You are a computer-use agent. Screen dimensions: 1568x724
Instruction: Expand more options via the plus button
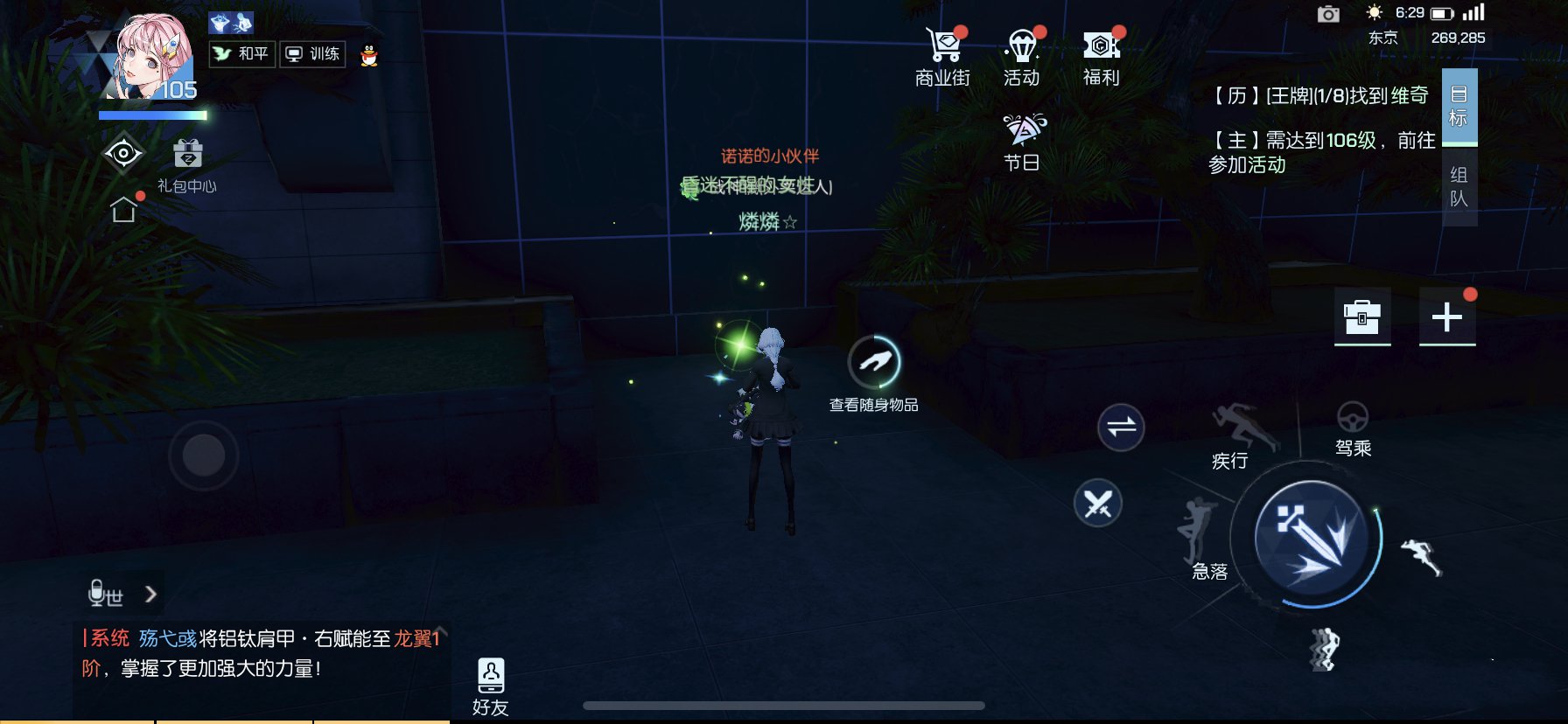1448,318
